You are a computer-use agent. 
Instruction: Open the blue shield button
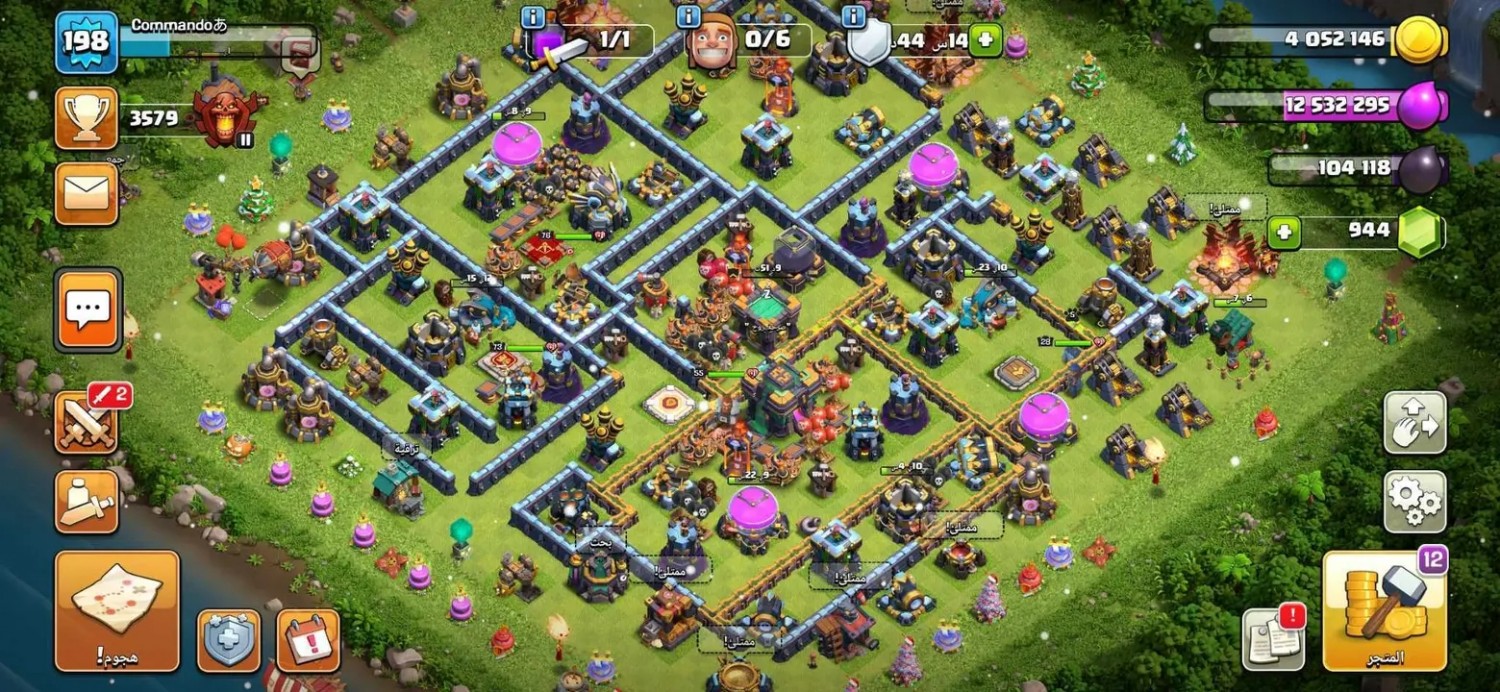point(229,640)
